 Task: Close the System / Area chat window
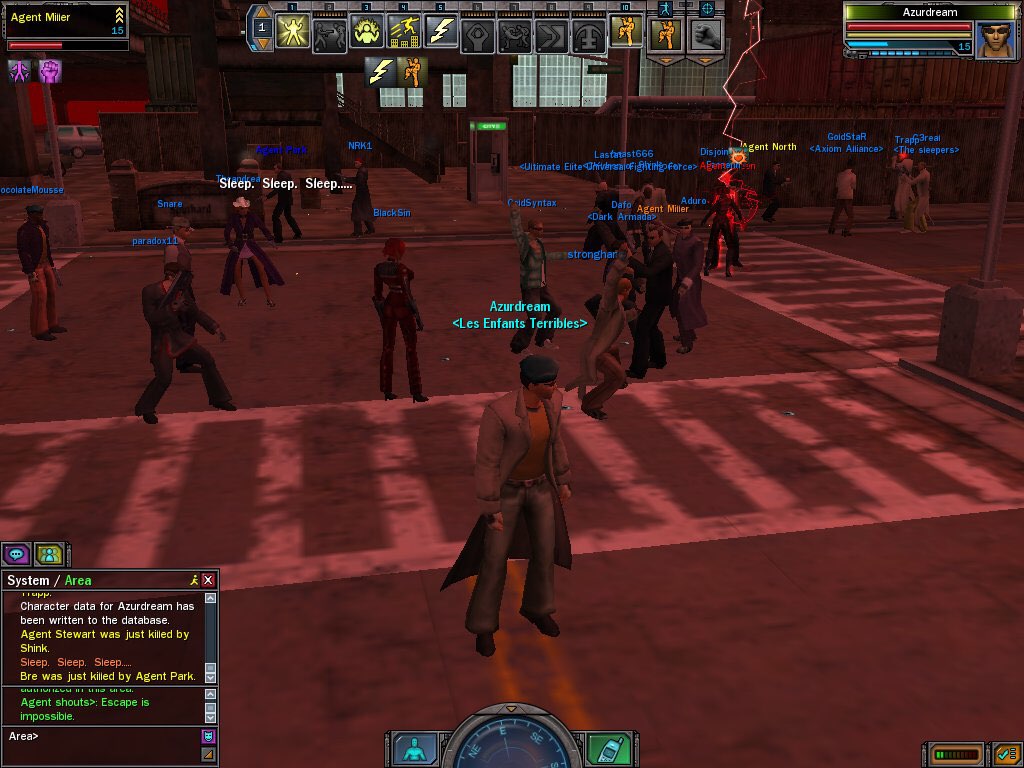pos(208,580)
